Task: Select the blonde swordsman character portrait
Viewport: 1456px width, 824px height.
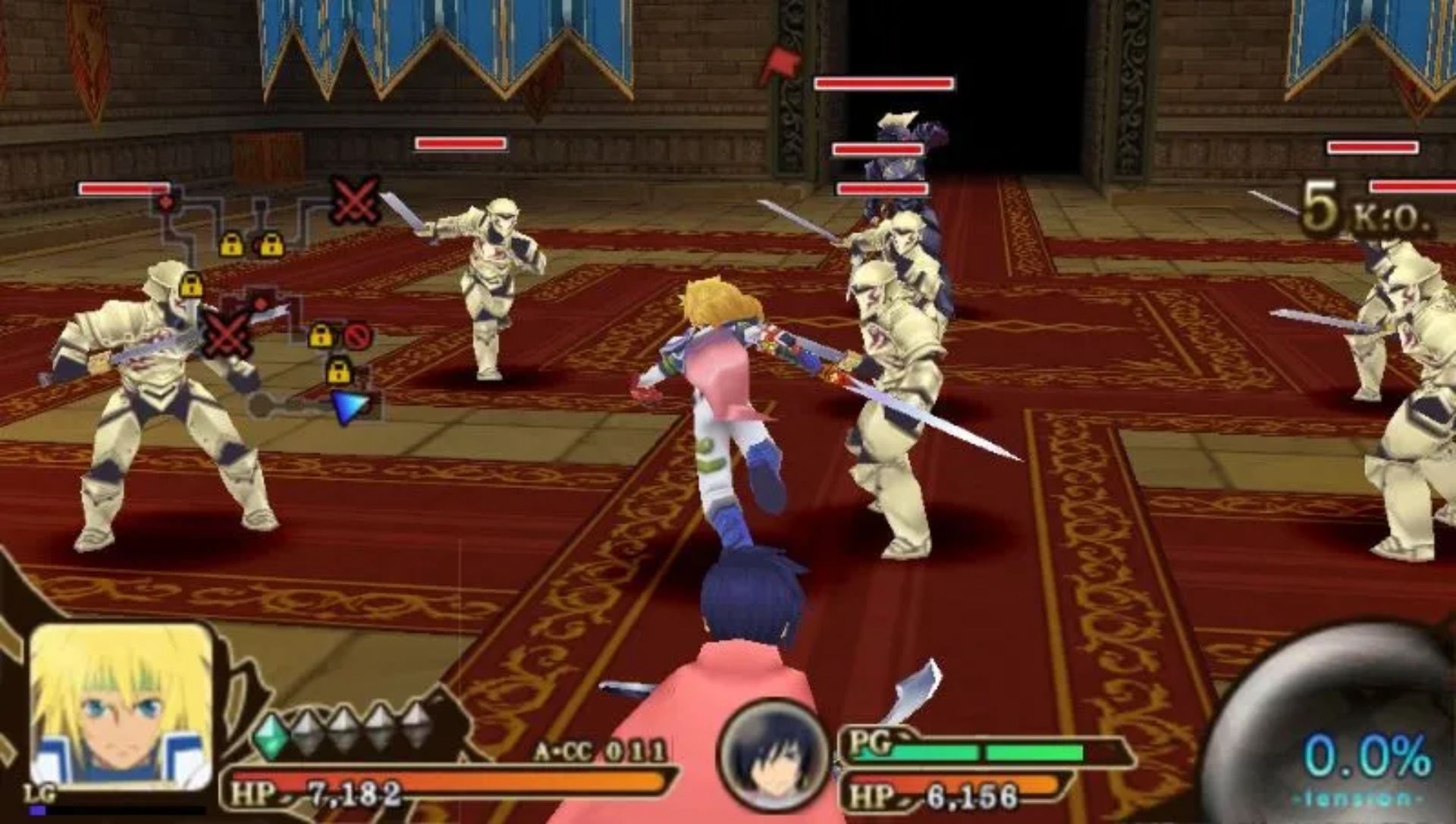Action: pos(121,707)
